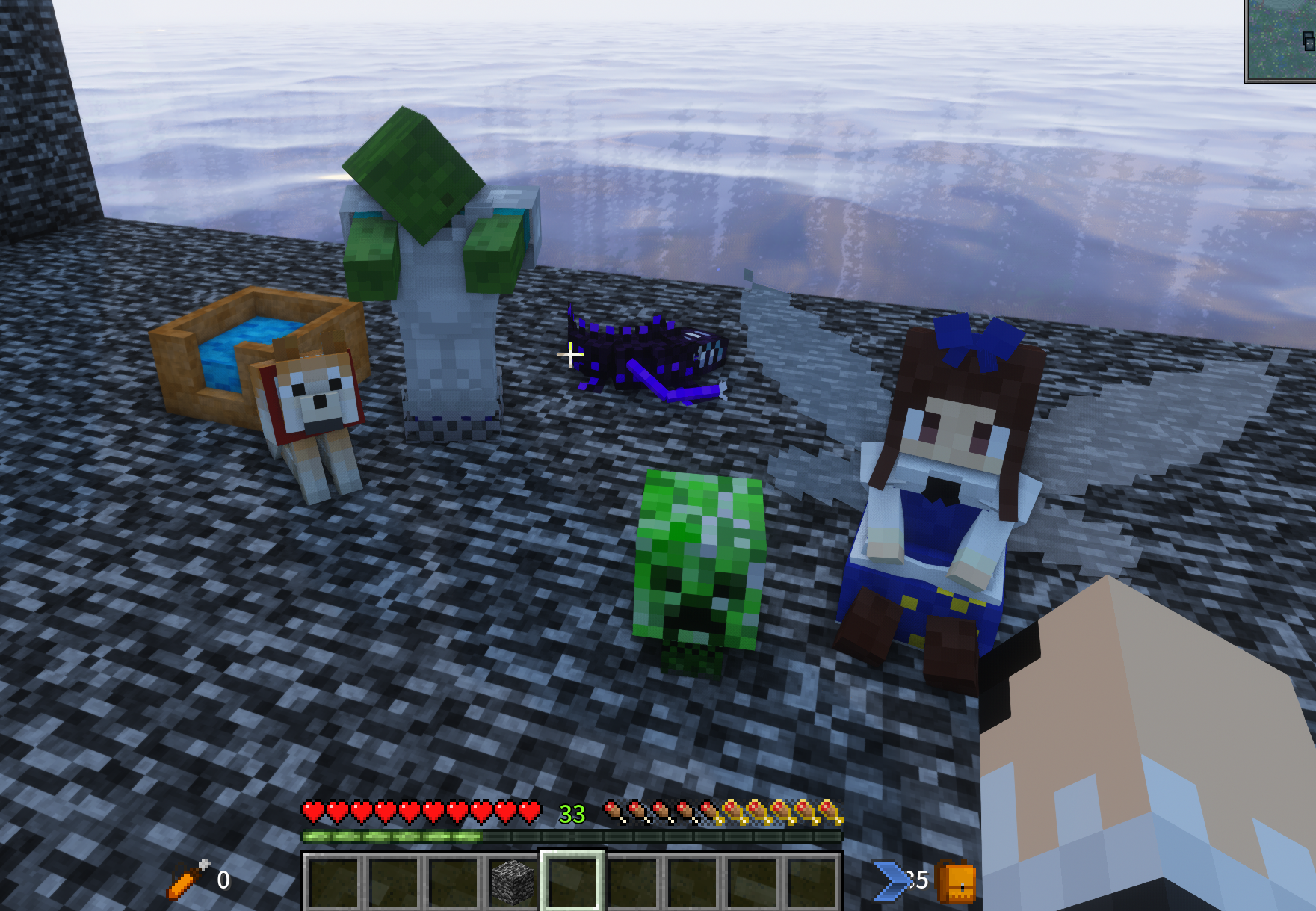Click the orange quiver icon
Image resolution: width=1316 pixels, height=911 pixels.
pyautogui.click(x=187, y=879)
